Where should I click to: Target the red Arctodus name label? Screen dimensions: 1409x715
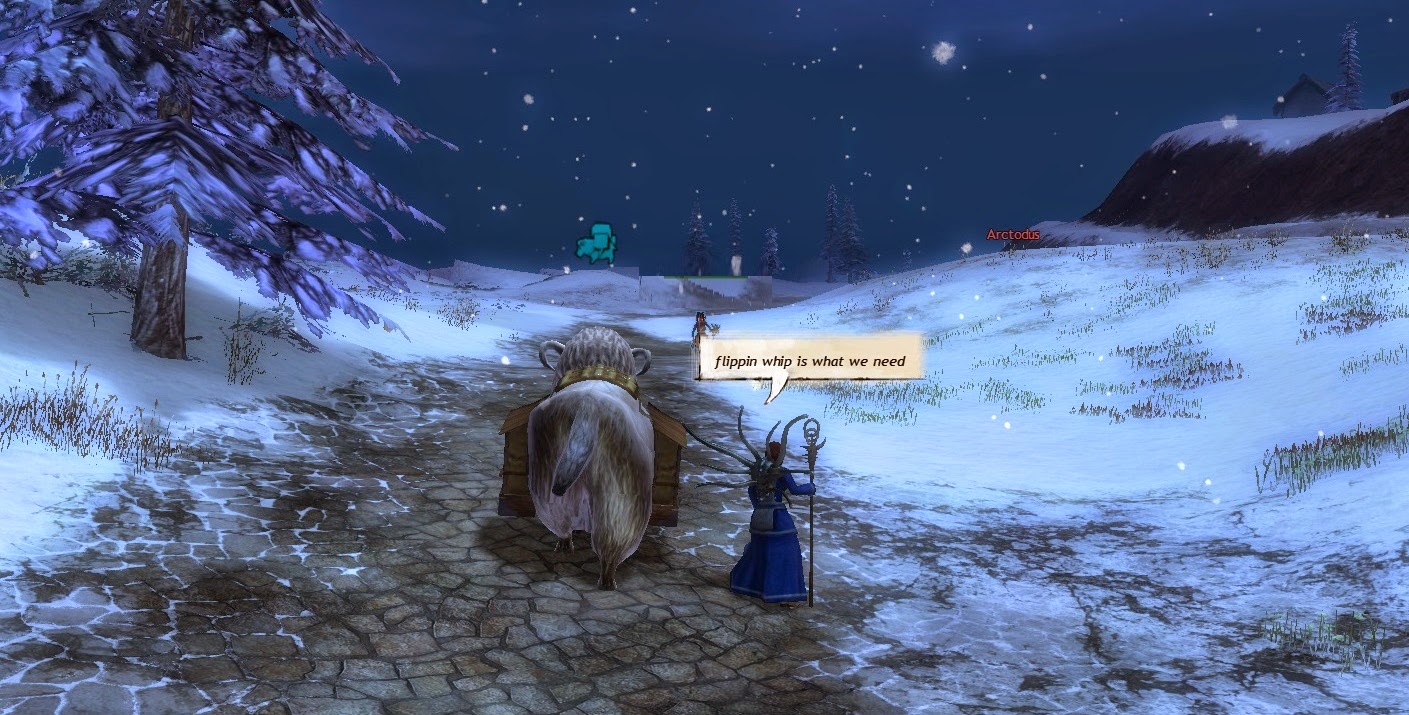click(1013, 235)
